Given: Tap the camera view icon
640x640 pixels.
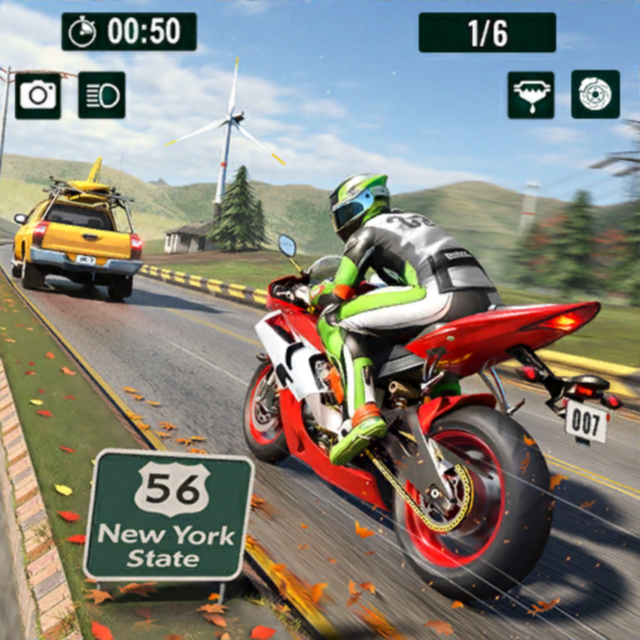Looking at the screenshot, I should tap(38, 95).
